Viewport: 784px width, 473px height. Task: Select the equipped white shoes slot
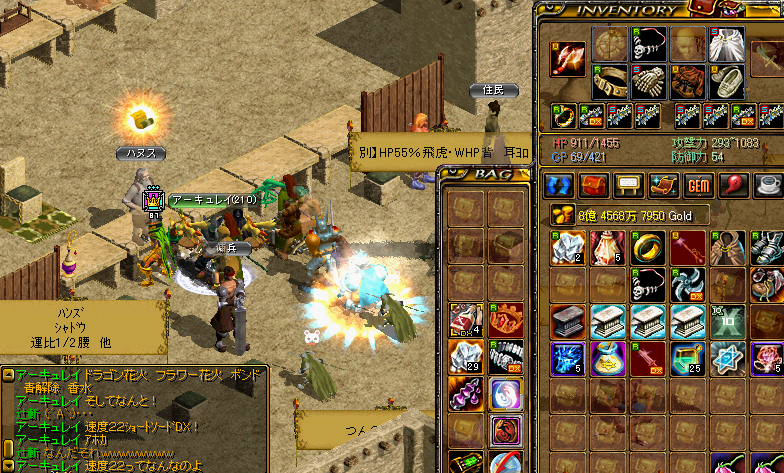pos(727,81)
